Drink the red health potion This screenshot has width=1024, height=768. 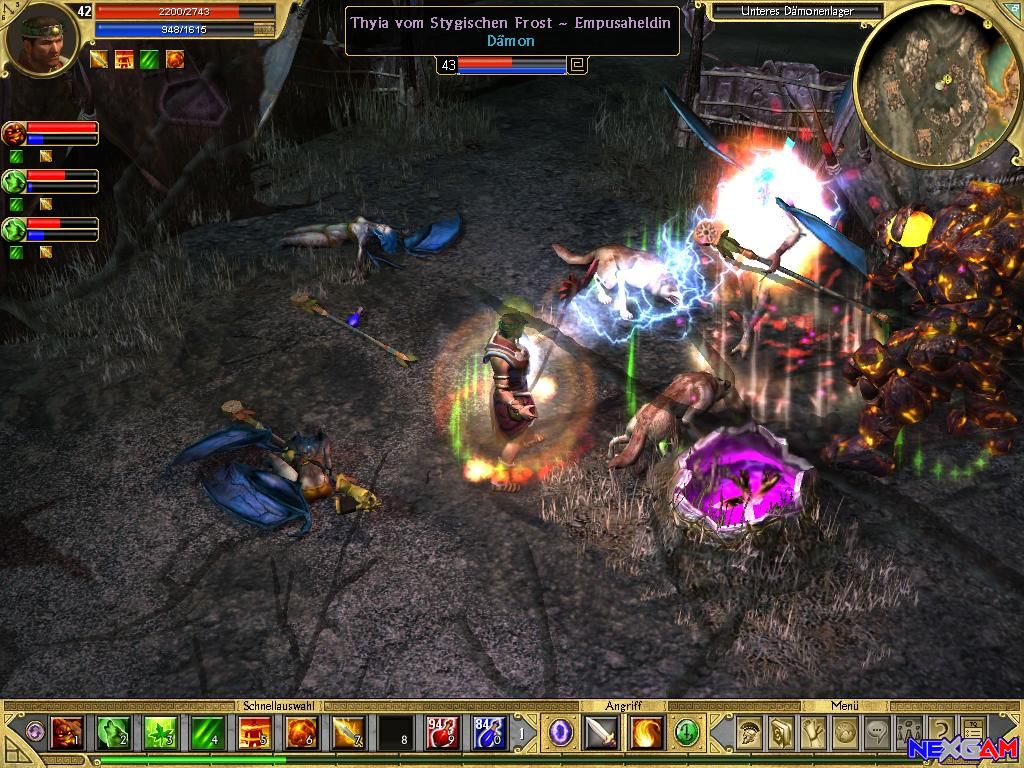click(442, 734)
